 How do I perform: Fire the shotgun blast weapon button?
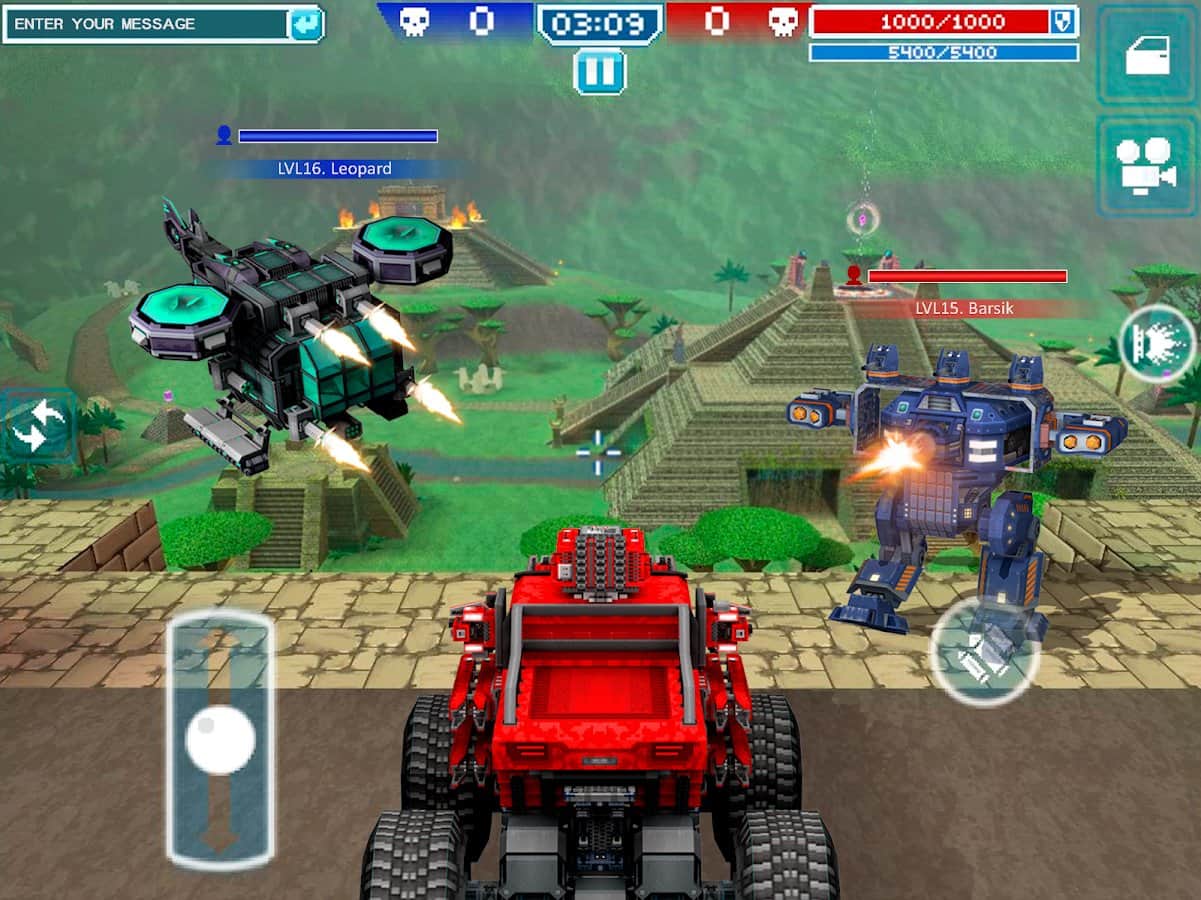pos(1157,343)
